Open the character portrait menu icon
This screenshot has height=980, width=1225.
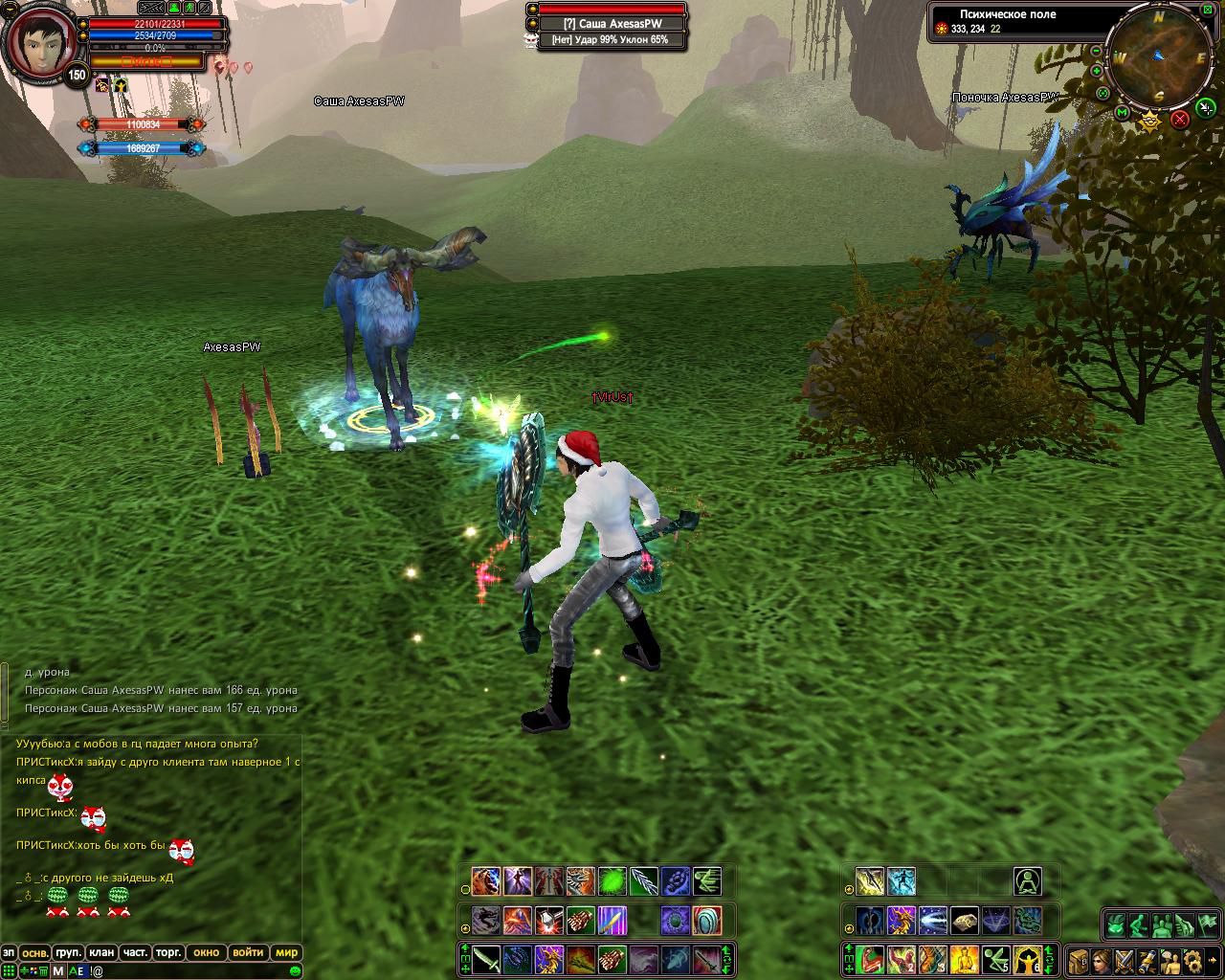click(x=1102, y=959)
